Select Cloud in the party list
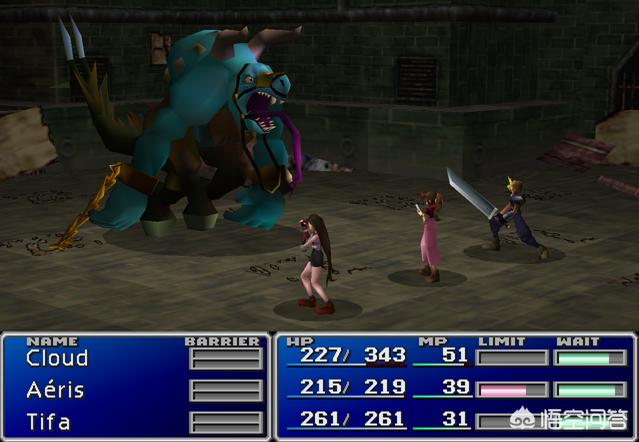 click(x=57, y=358)
